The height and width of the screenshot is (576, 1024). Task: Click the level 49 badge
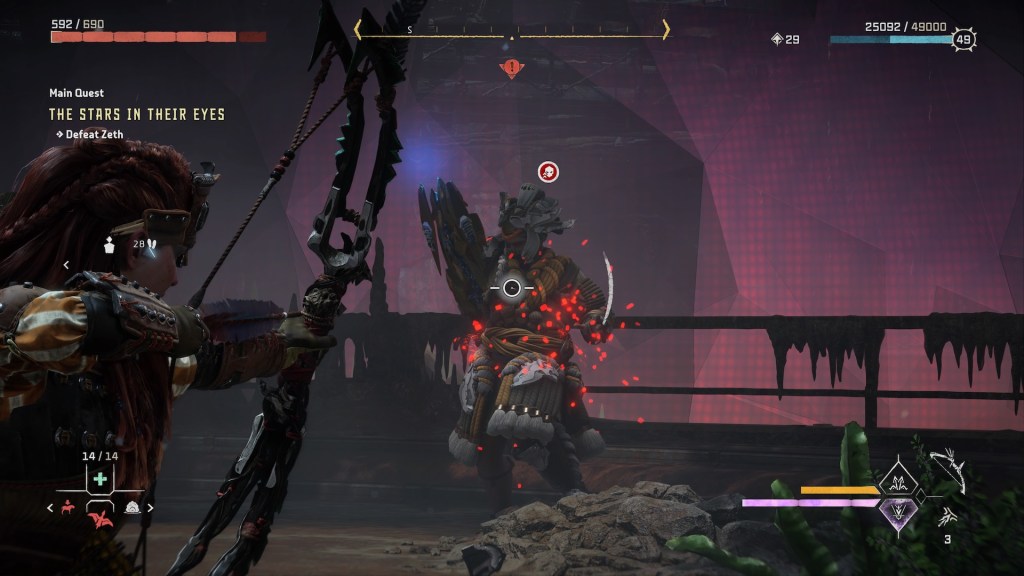click(x=964, y=39)
